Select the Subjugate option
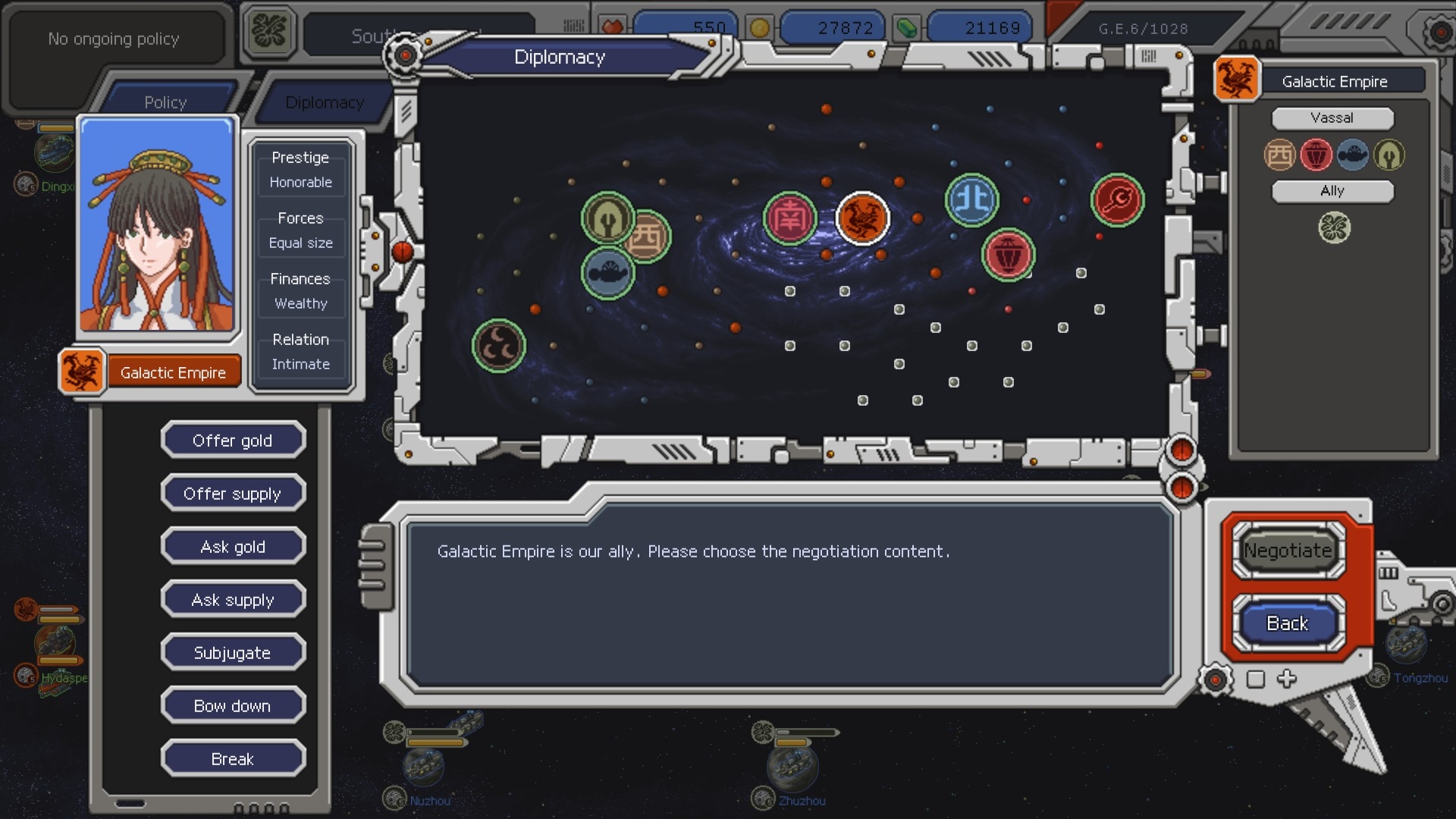 coord(233,653)
